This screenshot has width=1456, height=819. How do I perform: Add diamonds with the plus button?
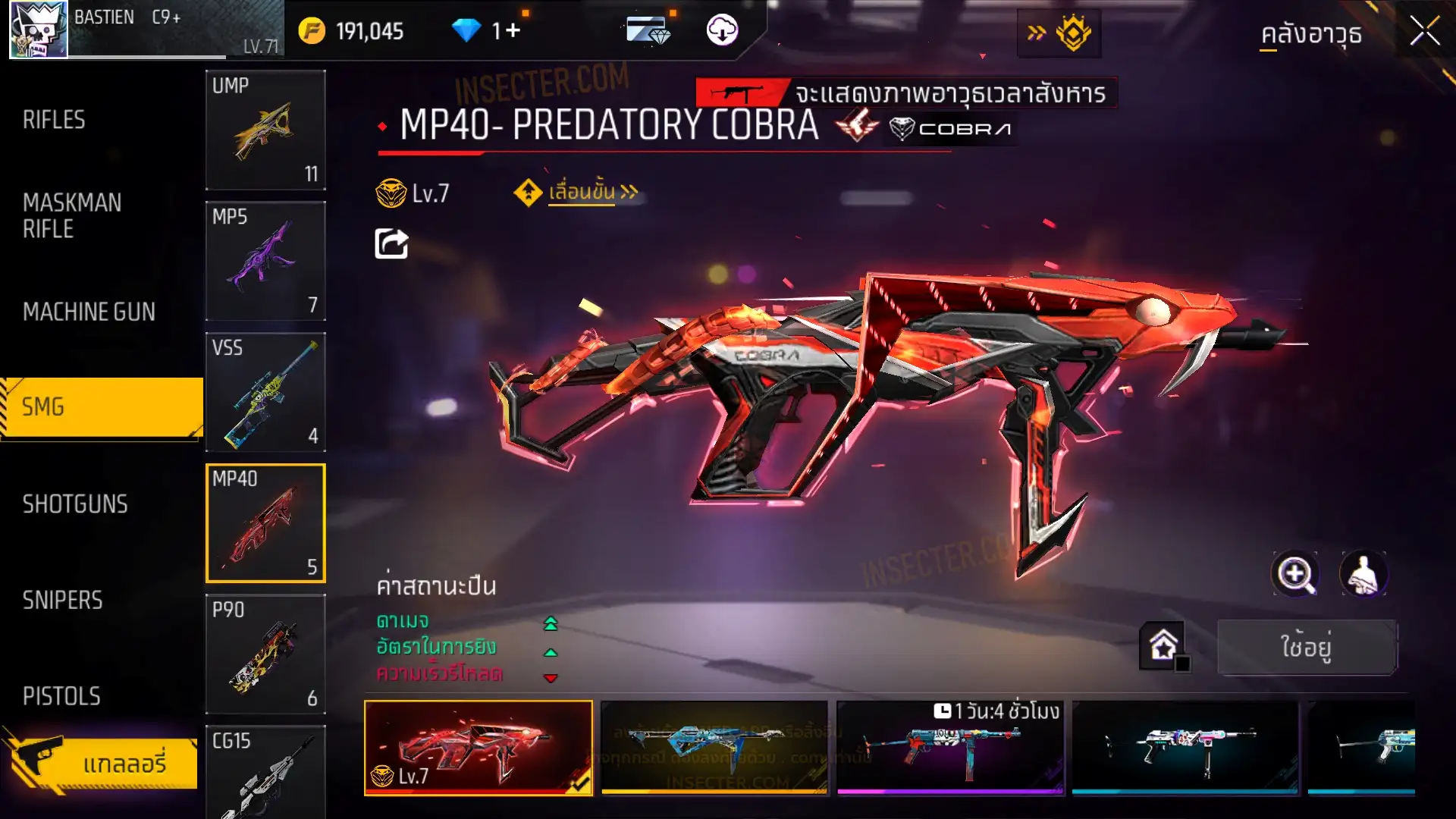(x=513, y=31)
